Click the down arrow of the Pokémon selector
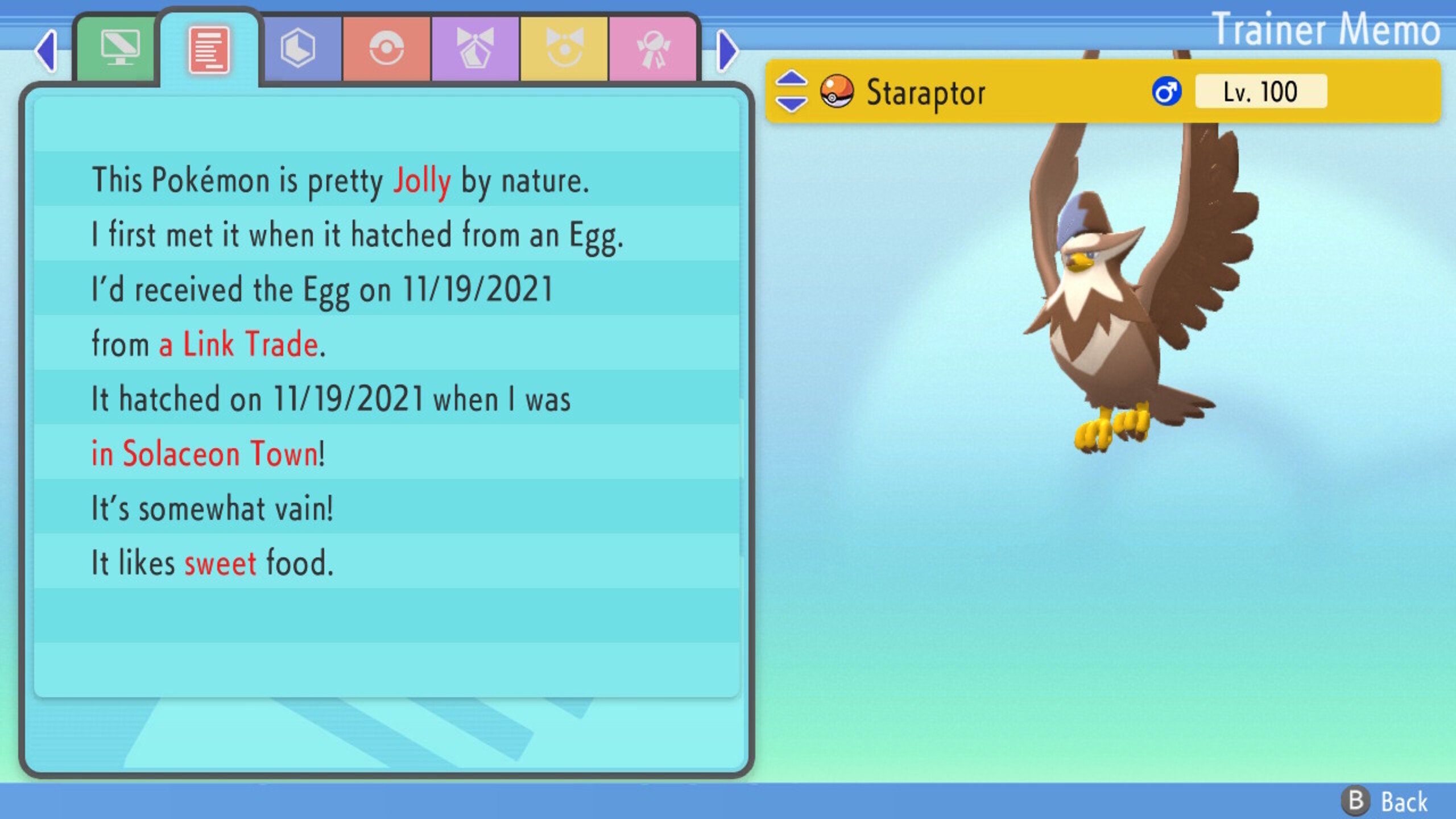 (x=791, y=102)
